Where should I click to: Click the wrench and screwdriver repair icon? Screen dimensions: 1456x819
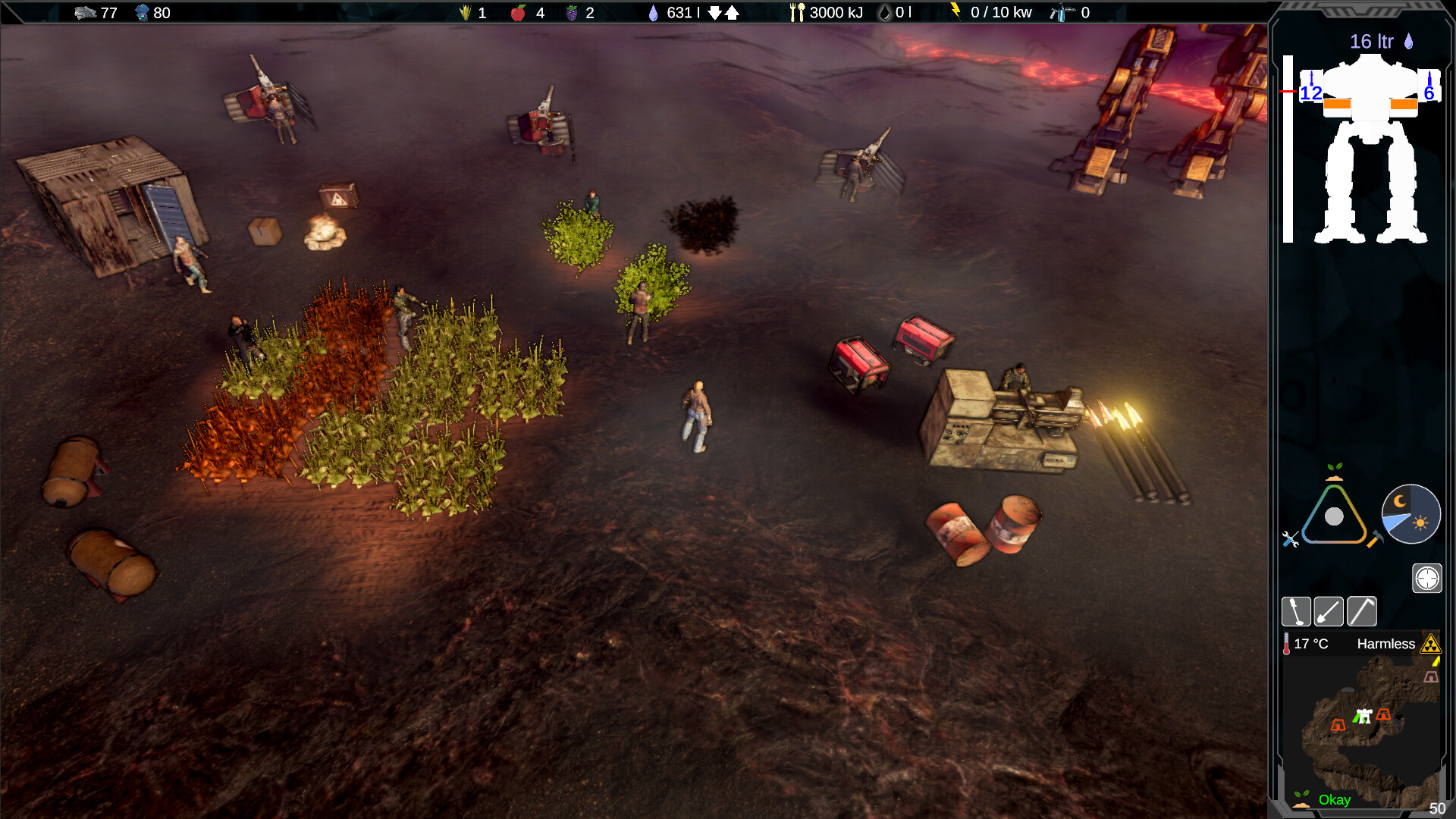tap(1289, 540)
